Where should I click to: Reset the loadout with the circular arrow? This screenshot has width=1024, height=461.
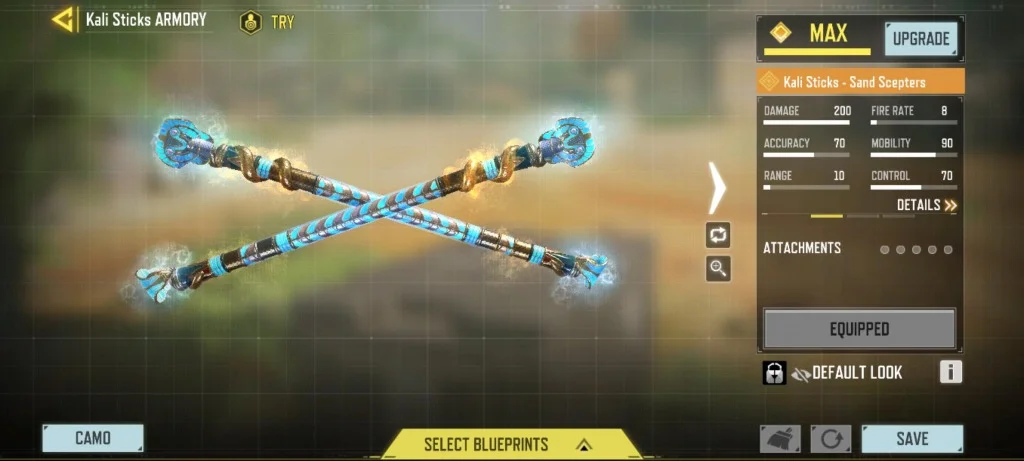[x=830, y=439]
